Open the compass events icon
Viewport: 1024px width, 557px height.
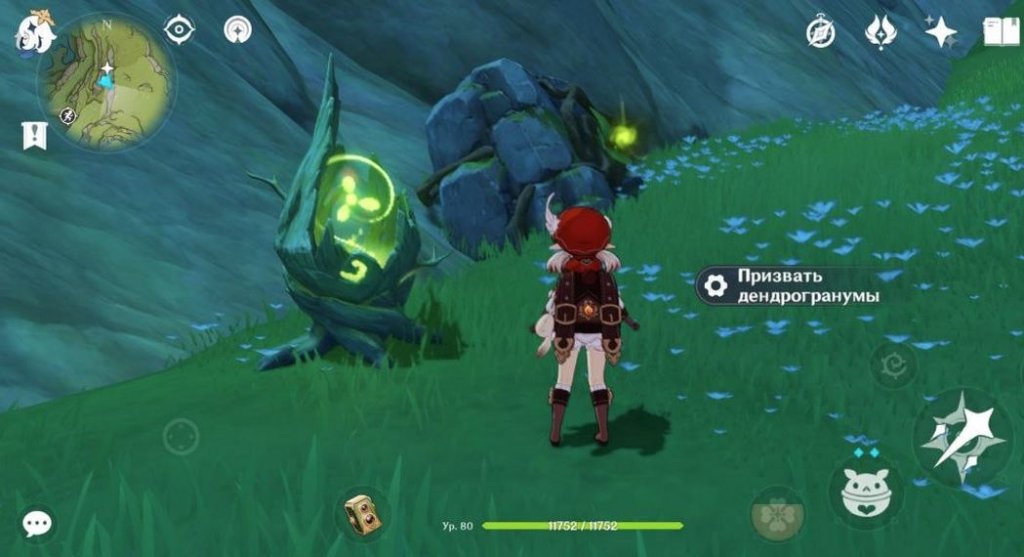821,33
